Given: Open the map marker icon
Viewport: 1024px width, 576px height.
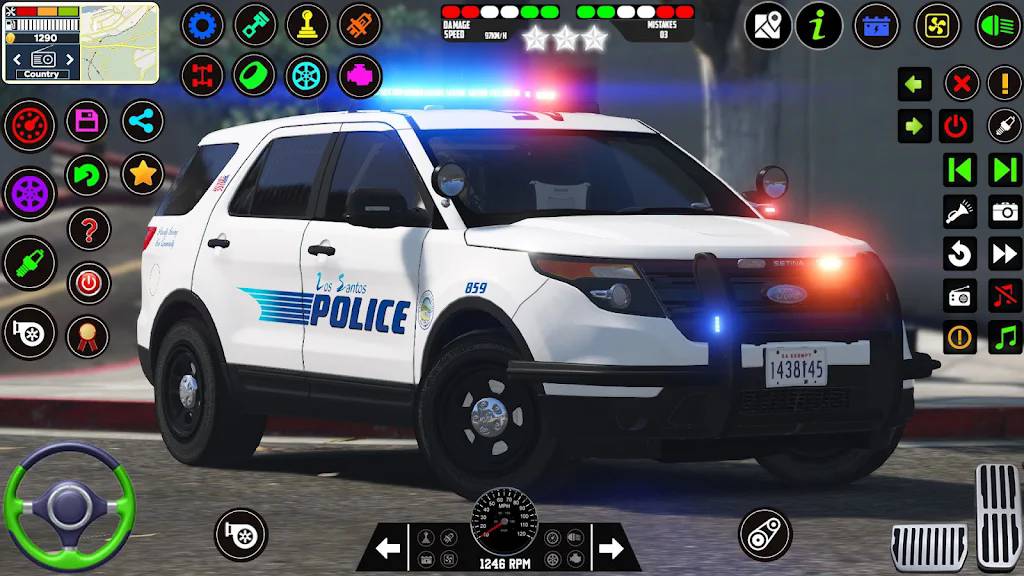Looking at the screenshot, I should point(768,25).
